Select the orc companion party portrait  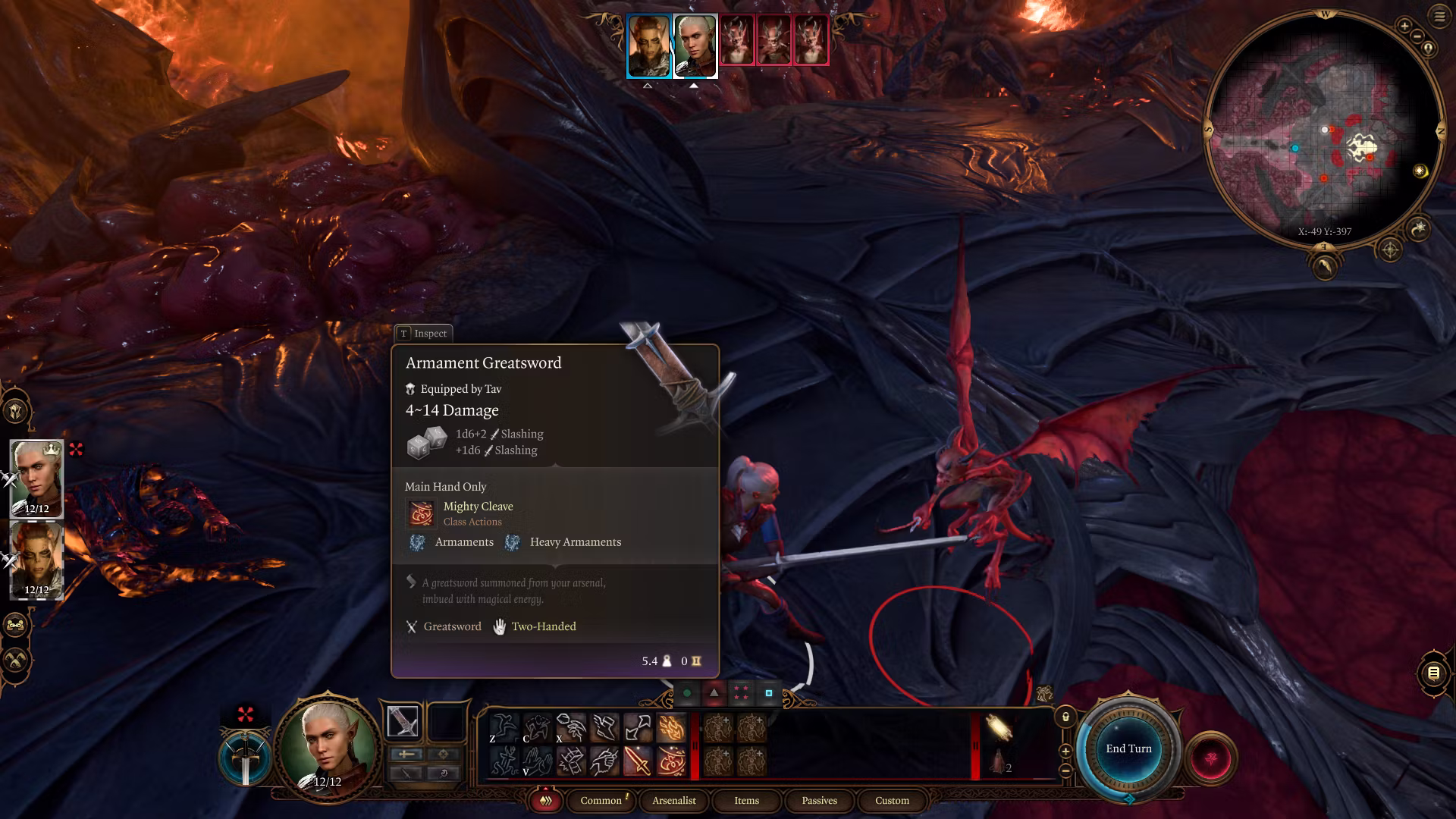36,560
